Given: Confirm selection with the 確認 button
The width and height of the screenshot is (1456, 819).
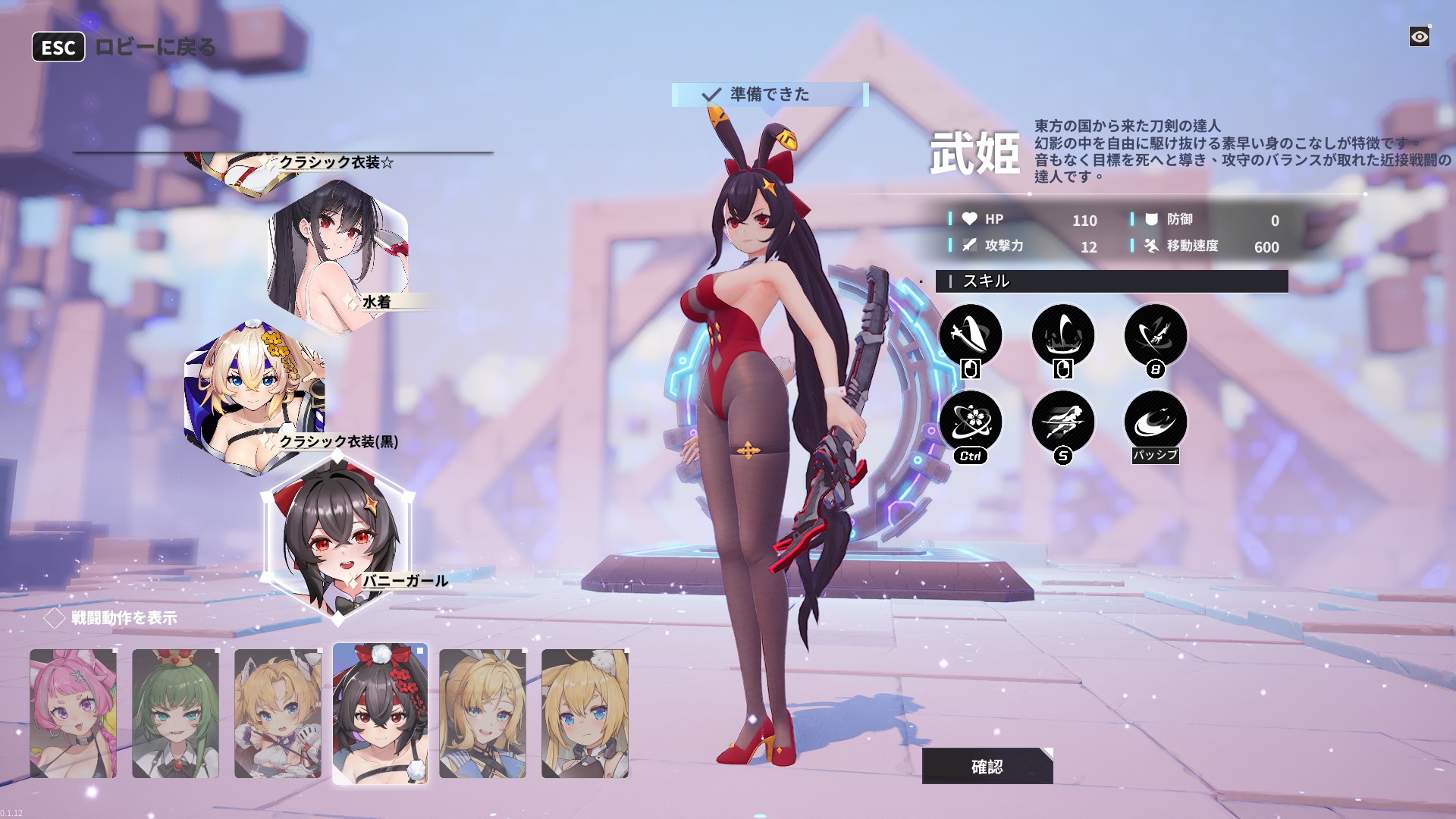Looking at the screenshot, I should [x=987, y=766].
